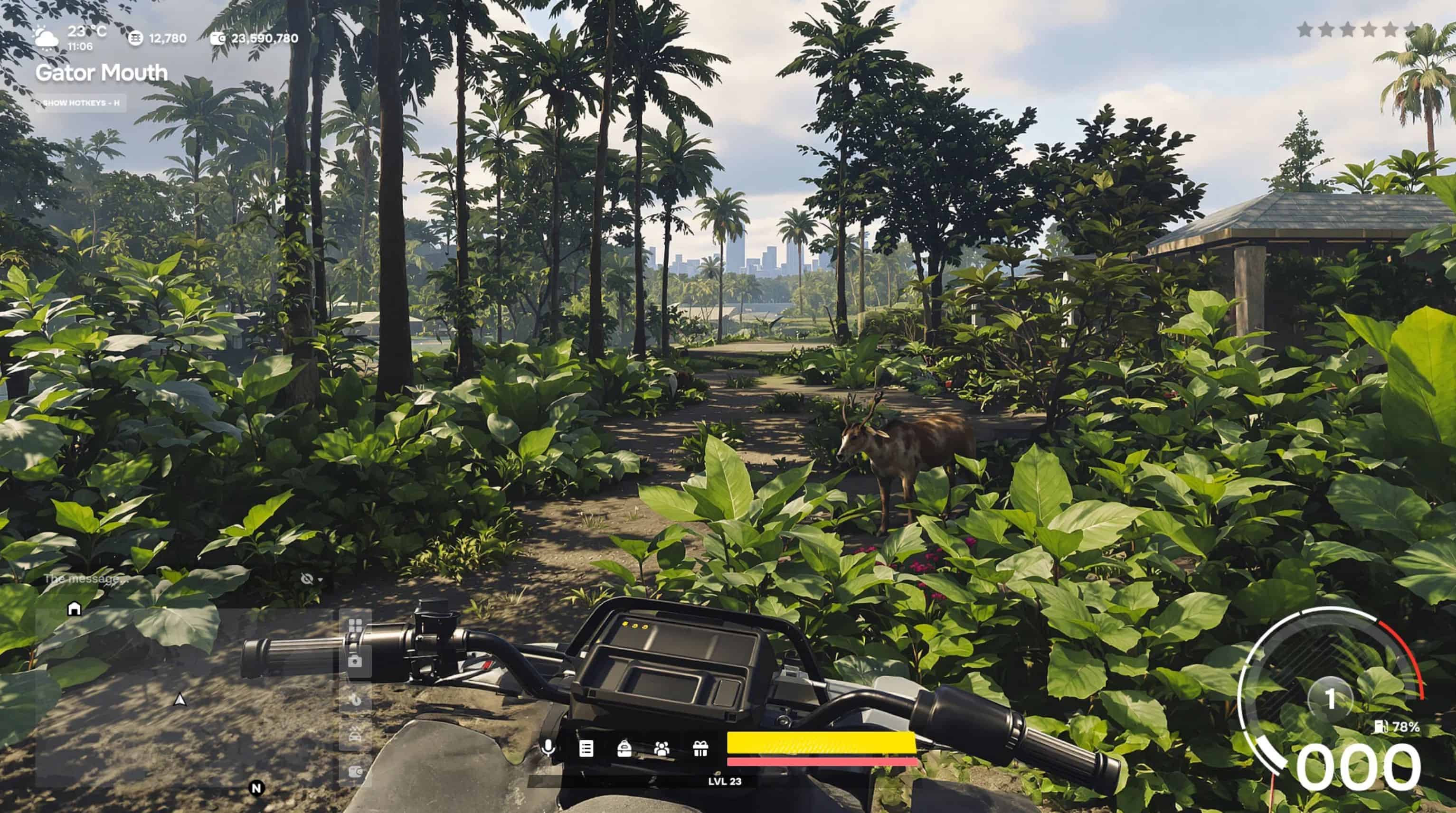This screenshot has width=1456, height=813.
Task: Open the wallet icon beside the minimap
Action: [x=355, y=772]
